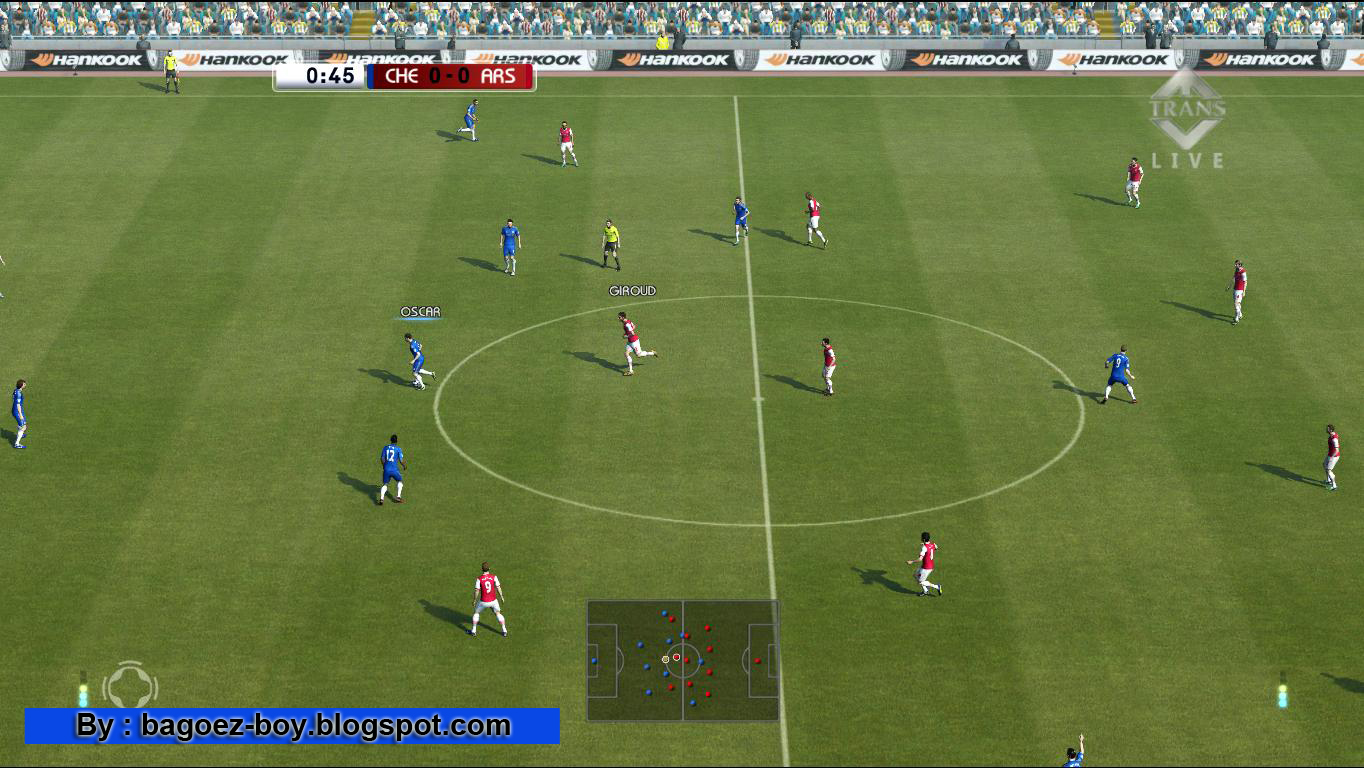This screenshot has height=768, width=1364.
Task: Select the CHE 0 - 0 ARS score banner
Action: point(450,77)
